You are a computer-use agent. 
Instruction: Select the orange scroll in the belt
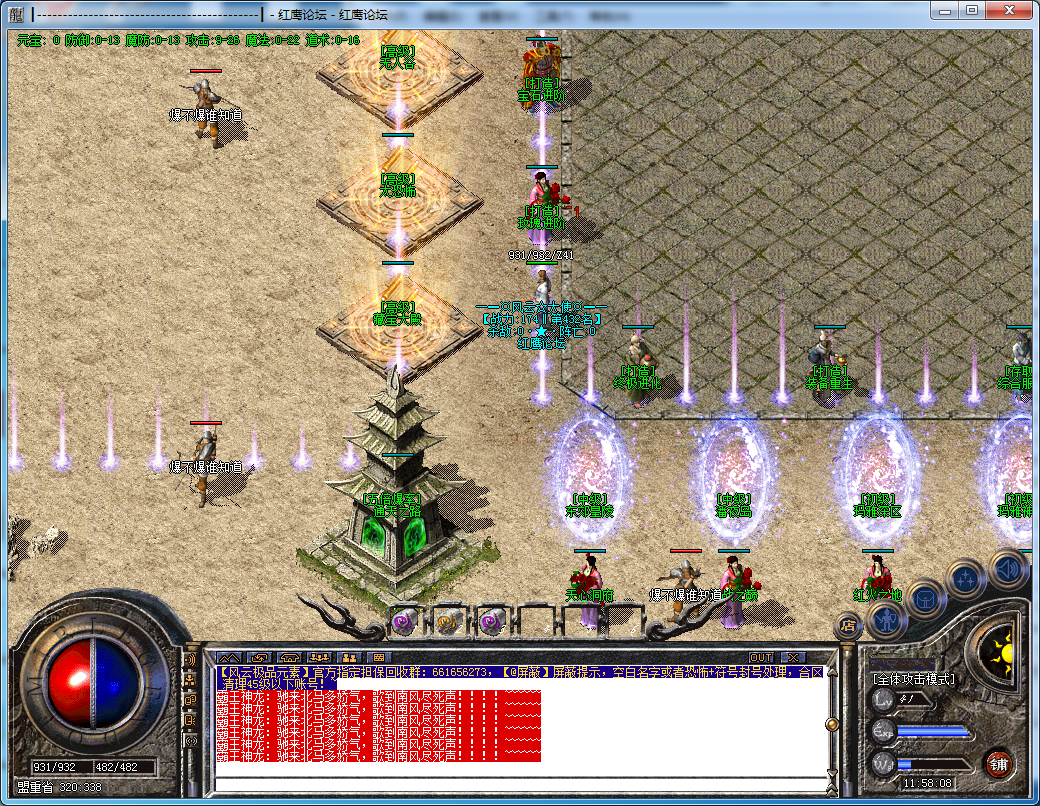447,621
